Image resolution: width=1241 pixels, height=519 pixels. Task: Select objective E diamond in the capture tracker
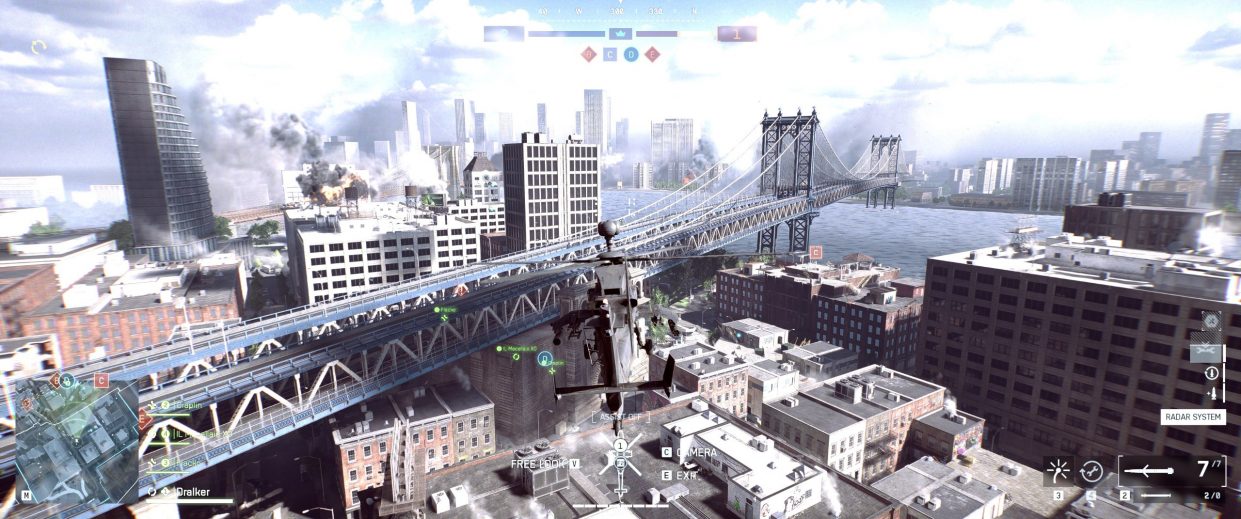652,54
